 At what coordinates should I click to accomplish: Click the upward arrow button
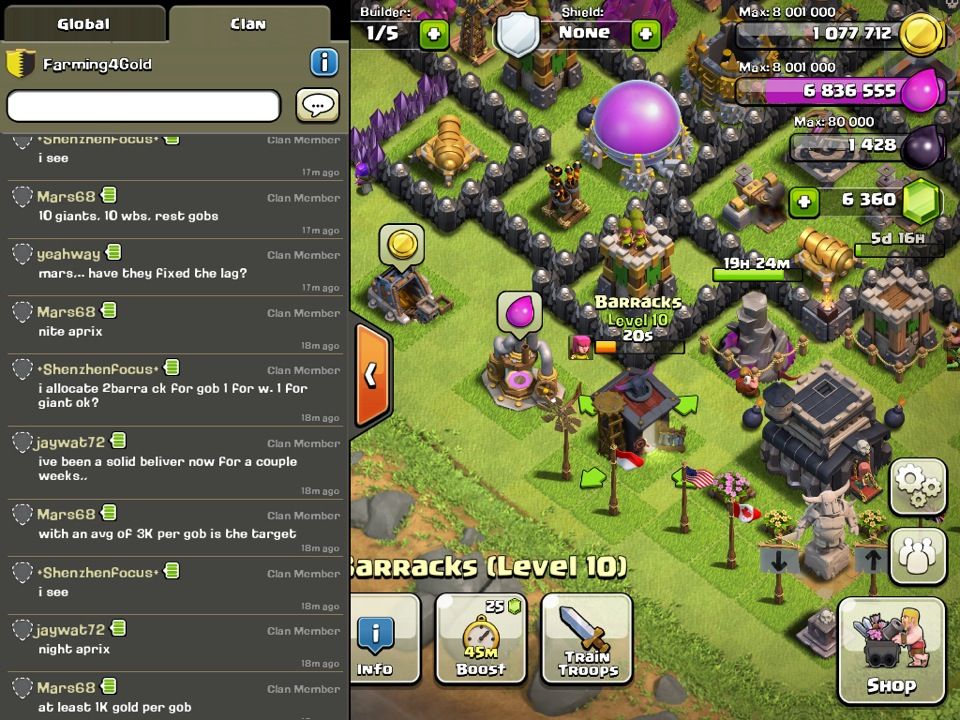point(872,559)
